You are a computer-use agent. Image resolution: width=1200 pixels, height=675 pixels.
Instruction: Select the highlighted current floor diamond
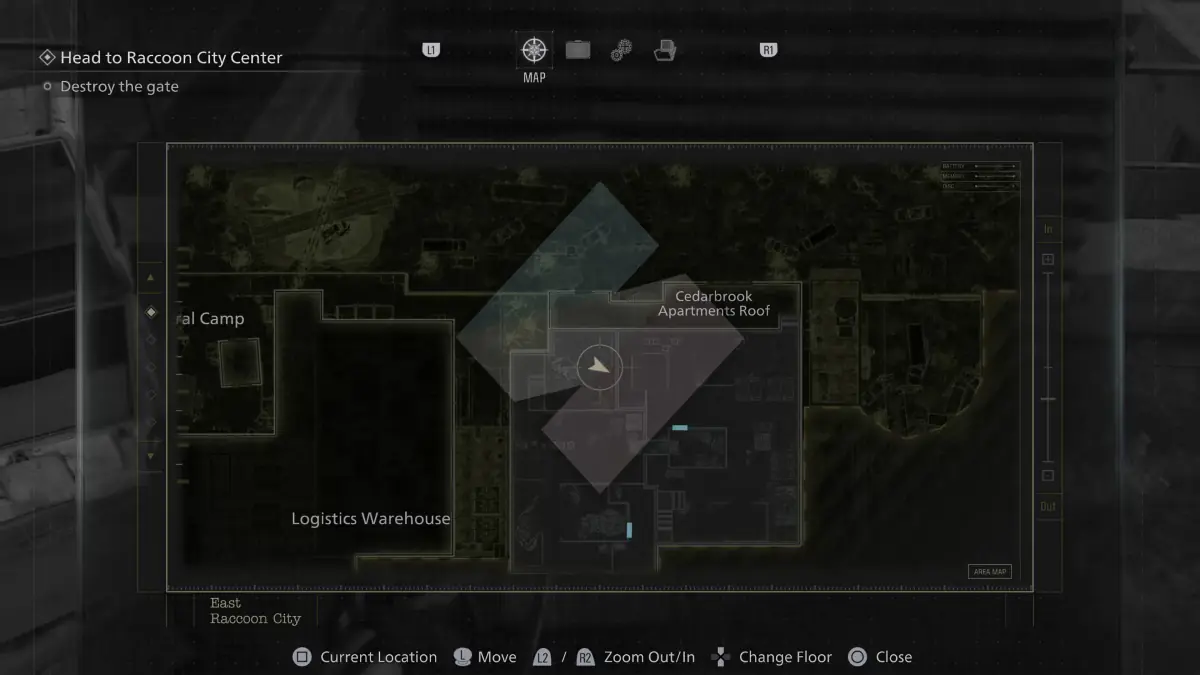coord(151,312)
